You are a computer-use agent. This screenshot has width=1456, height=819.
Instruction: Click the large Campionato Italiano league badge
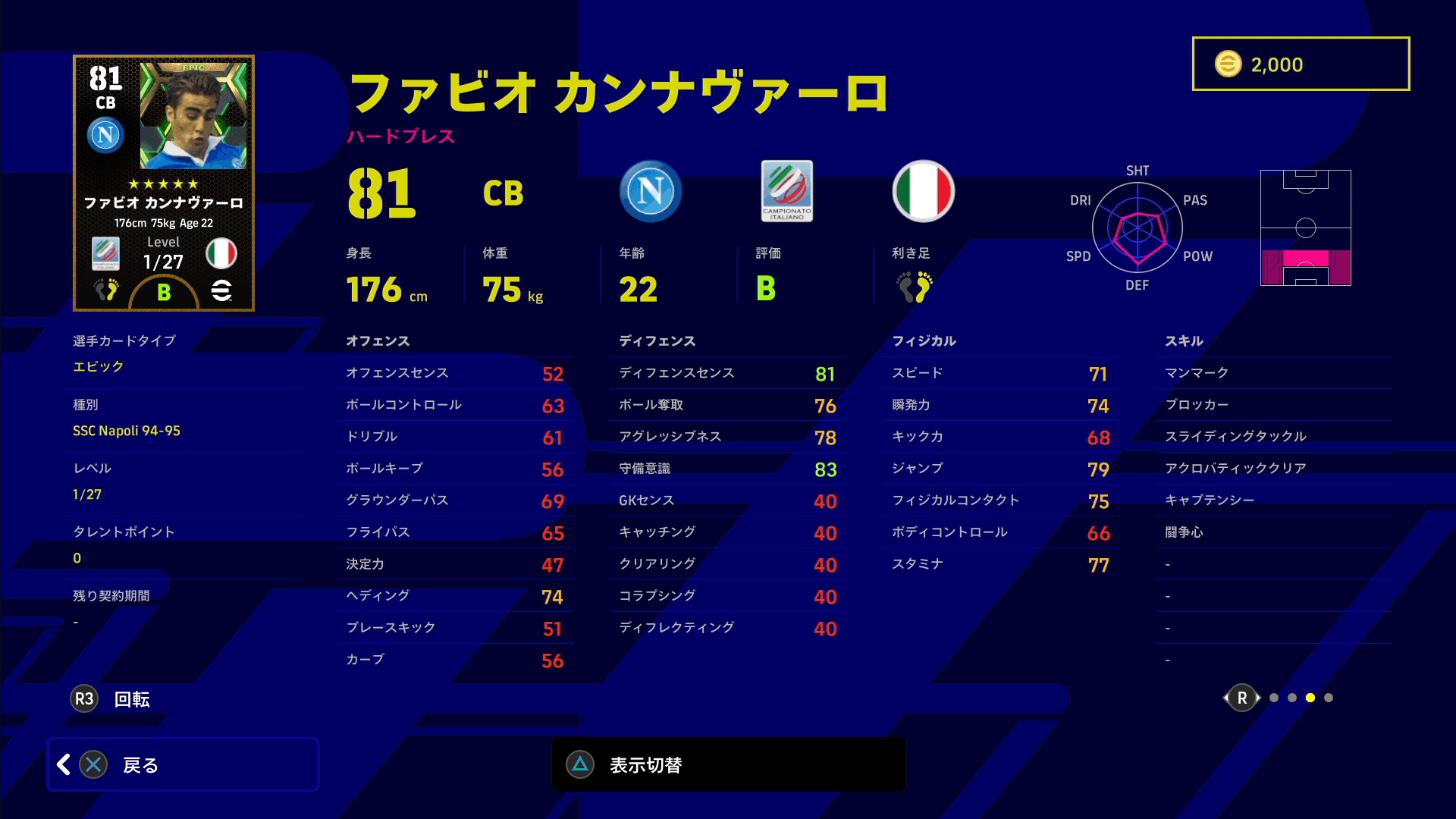coord(787,192)
